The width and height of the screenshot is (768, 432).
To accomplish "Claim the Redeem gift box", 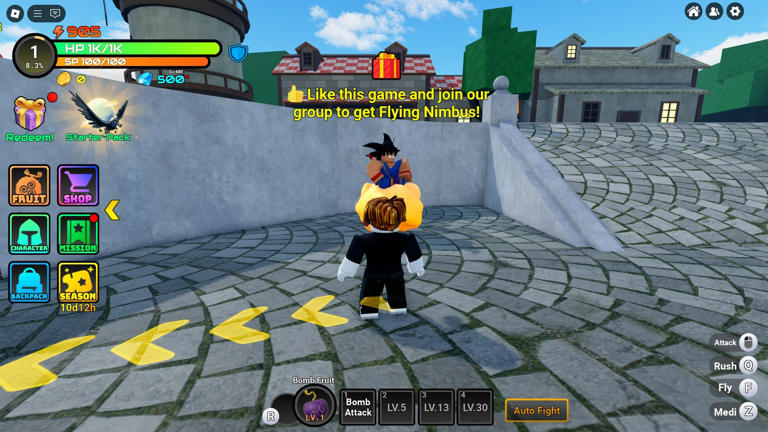I will (30, 117).
